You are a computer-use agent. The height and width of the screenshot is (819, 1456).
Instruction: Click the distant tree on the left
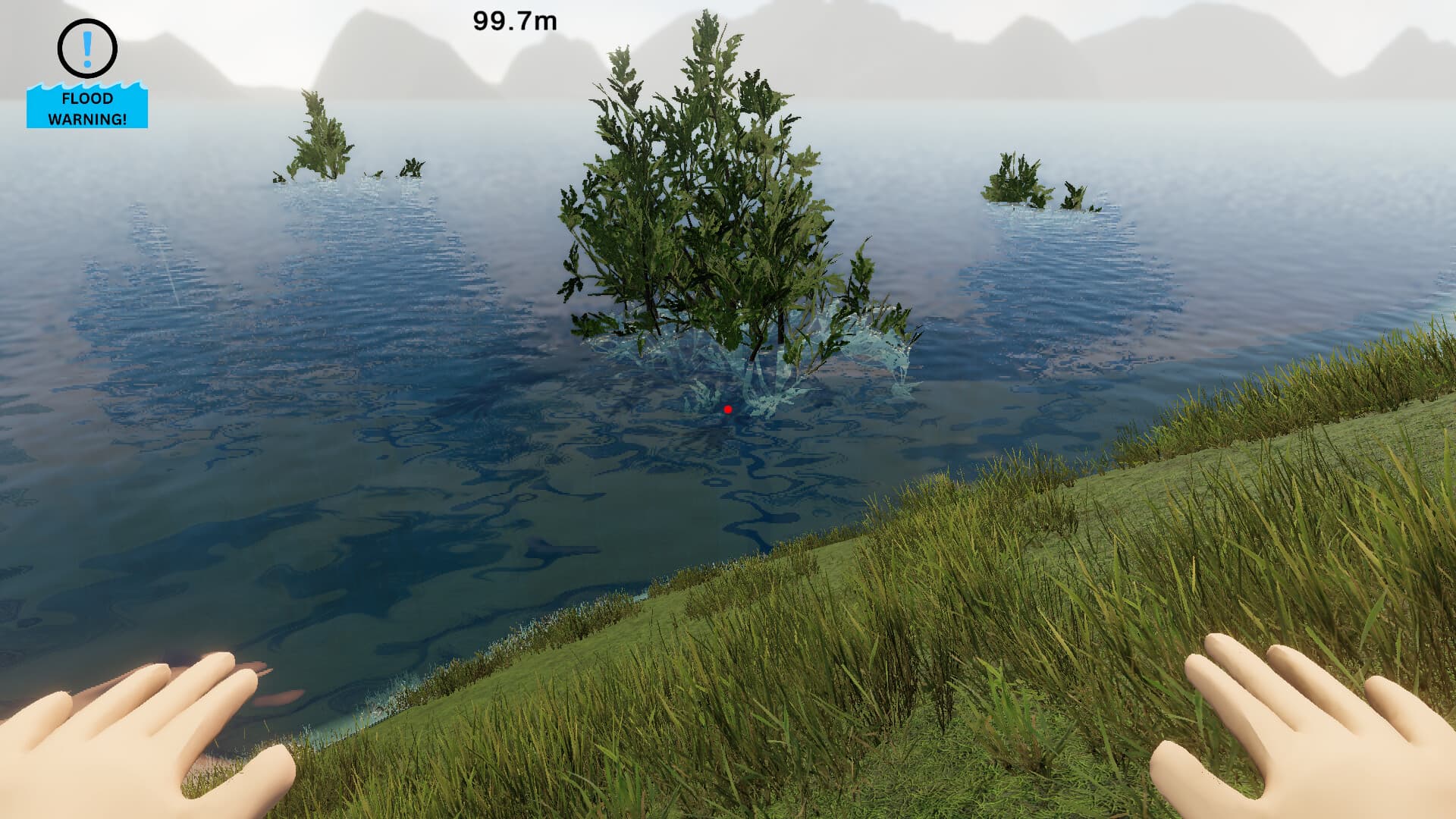point(318,136)
